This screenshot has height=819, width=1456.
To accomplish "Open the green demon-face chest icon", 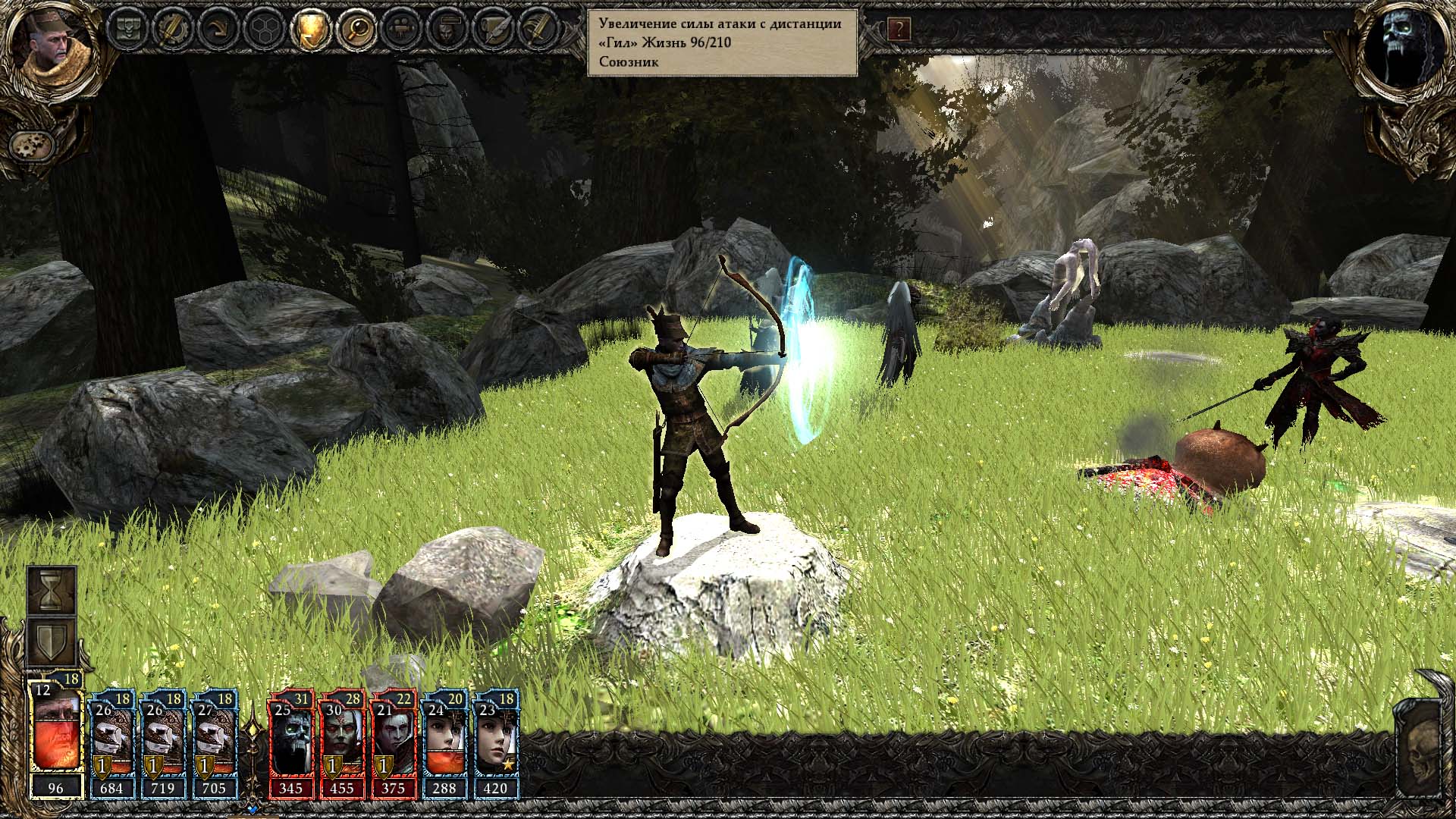I will pos(126,30).
